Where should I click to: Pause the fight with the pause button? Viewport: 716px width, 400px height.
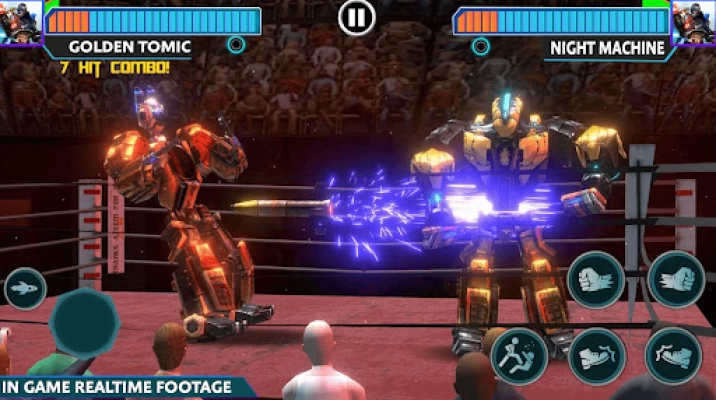pos(355,16)
